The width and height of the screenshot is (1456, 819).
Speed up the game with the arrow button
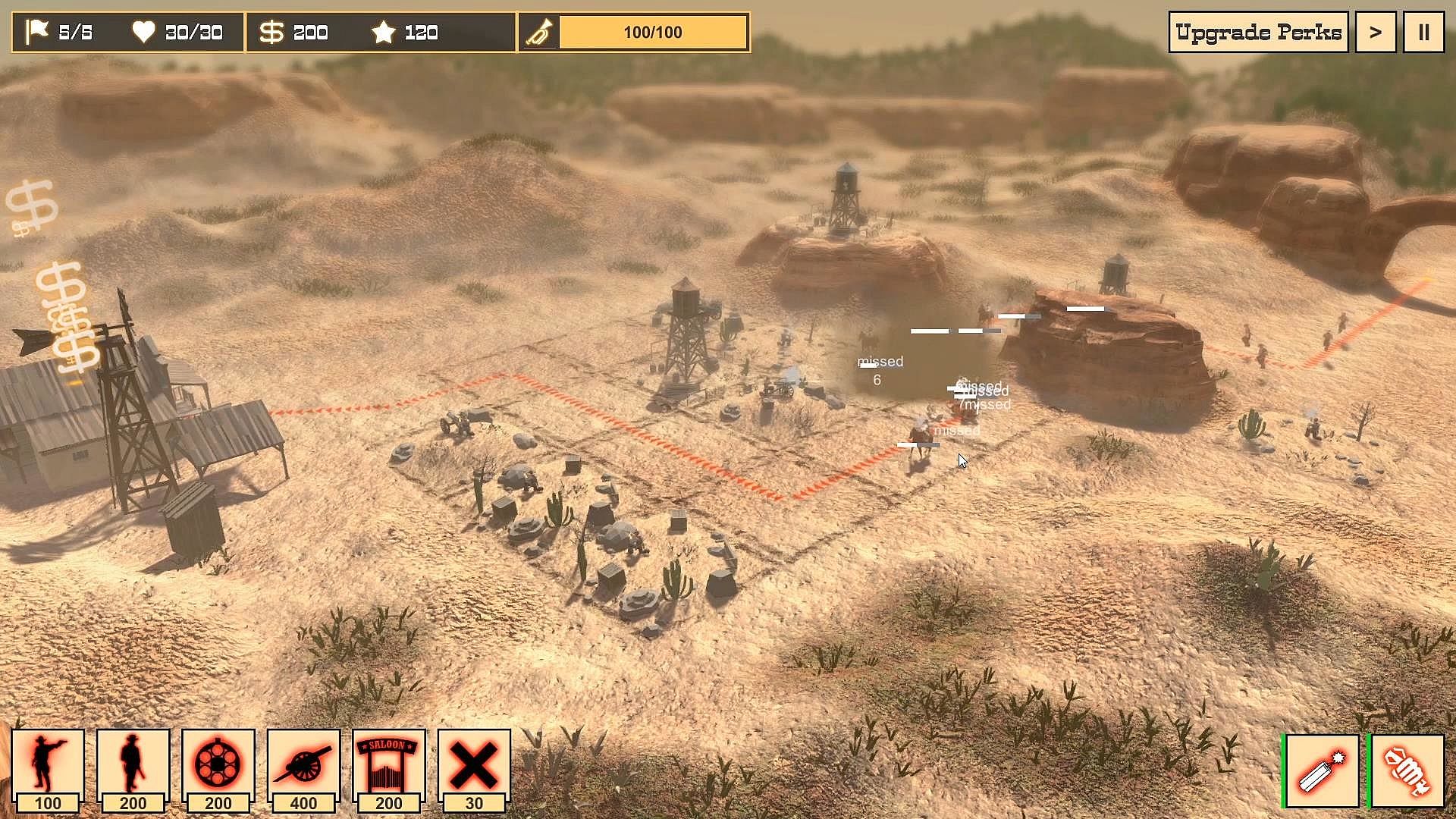click(1375, 32)
